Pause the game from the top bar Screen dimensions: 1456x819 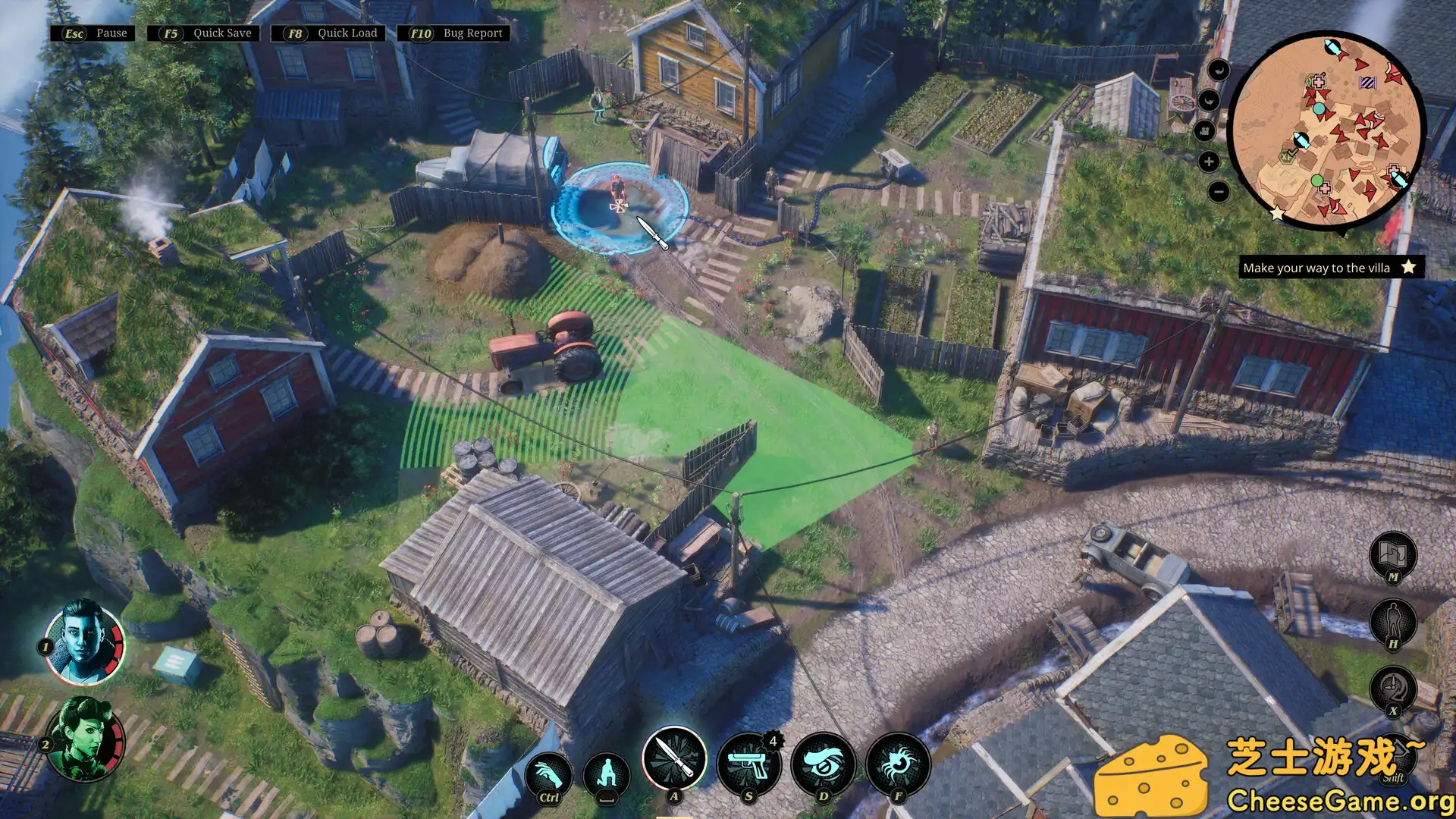(93, 33)
